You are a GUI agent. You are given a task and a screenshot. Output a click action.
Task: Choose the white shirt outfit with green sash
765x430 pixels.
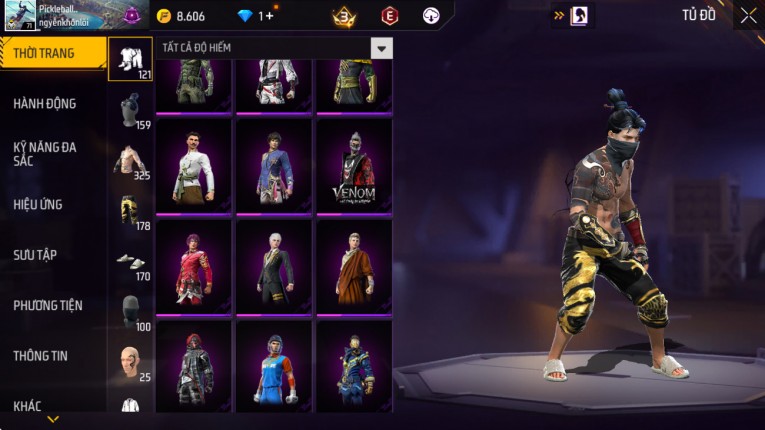(x=194, y=166)
